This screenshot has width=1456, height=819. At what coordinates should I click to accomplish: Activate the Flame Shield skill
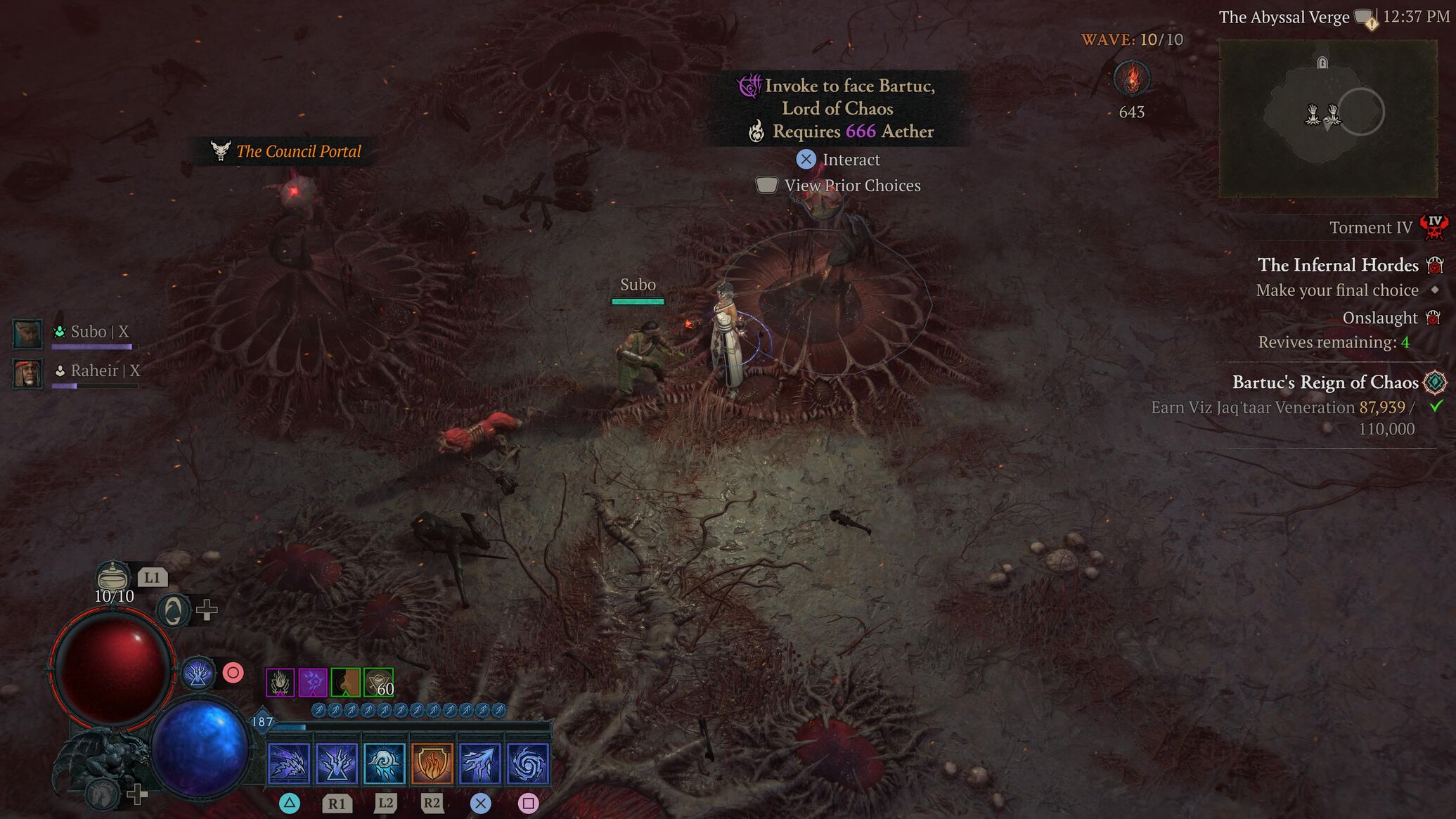(432, 763)
